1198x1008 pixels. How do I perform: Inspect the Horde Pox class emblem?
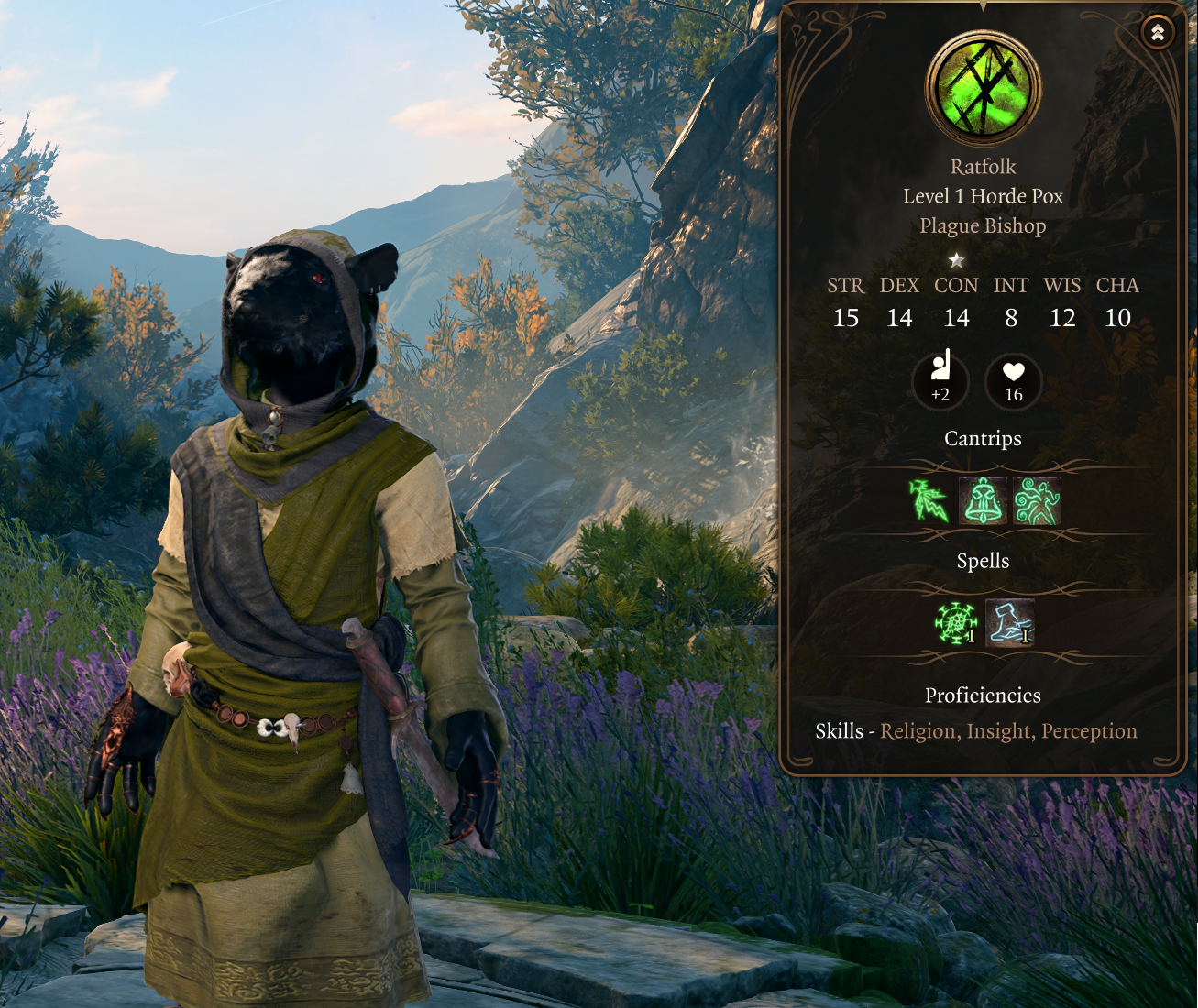983,89
